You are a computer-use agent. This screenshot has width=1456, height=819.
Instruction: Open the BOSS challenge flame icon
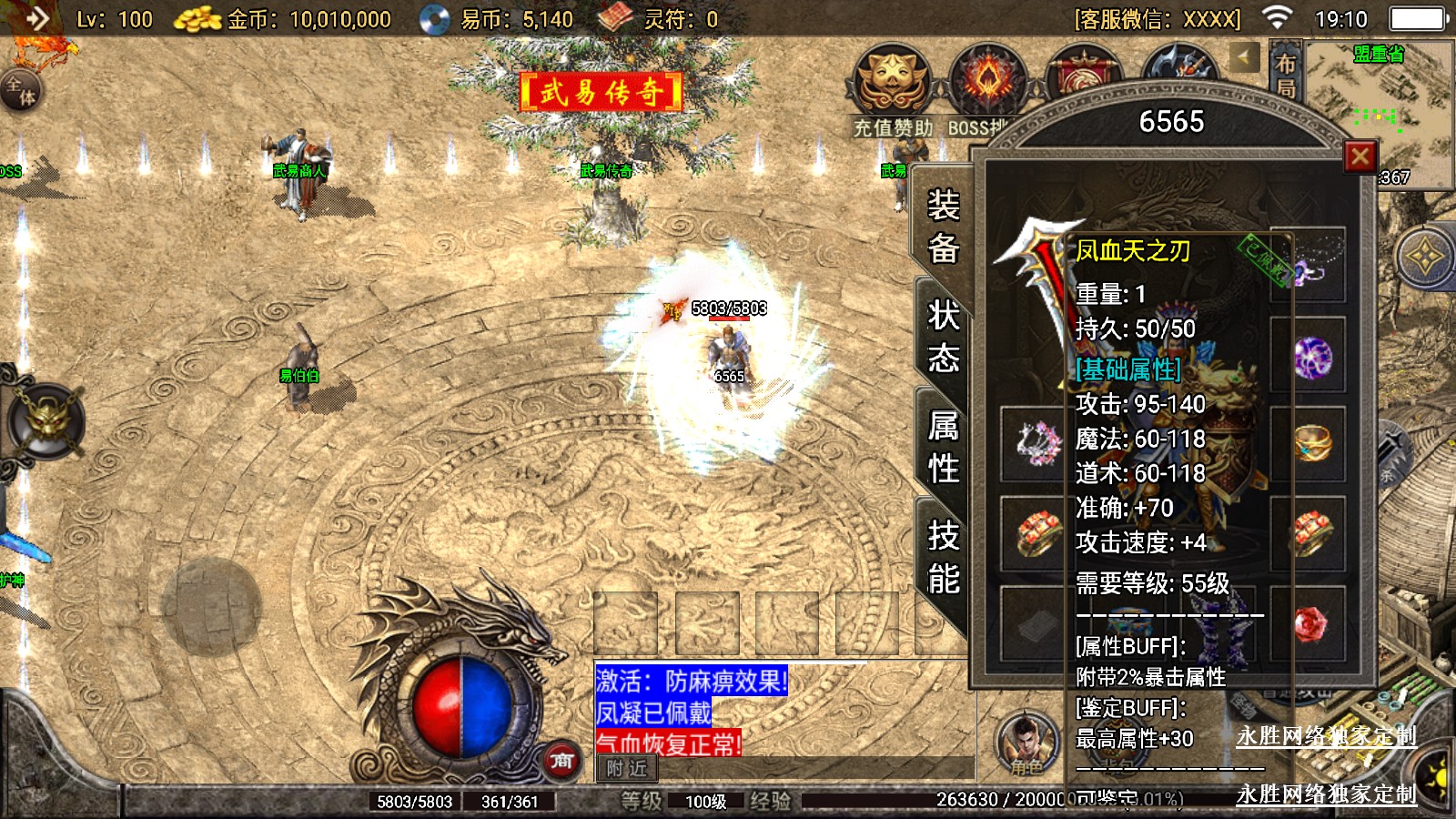pos(987,82)
